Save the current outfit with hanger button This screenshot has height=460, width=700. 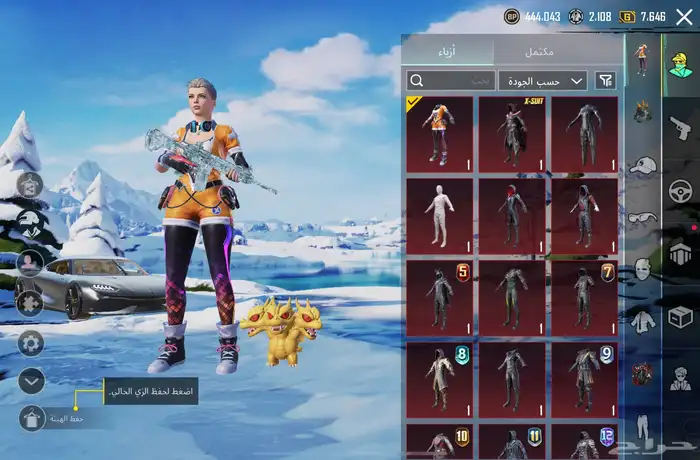pyautogui.click(x=31, y=419)
